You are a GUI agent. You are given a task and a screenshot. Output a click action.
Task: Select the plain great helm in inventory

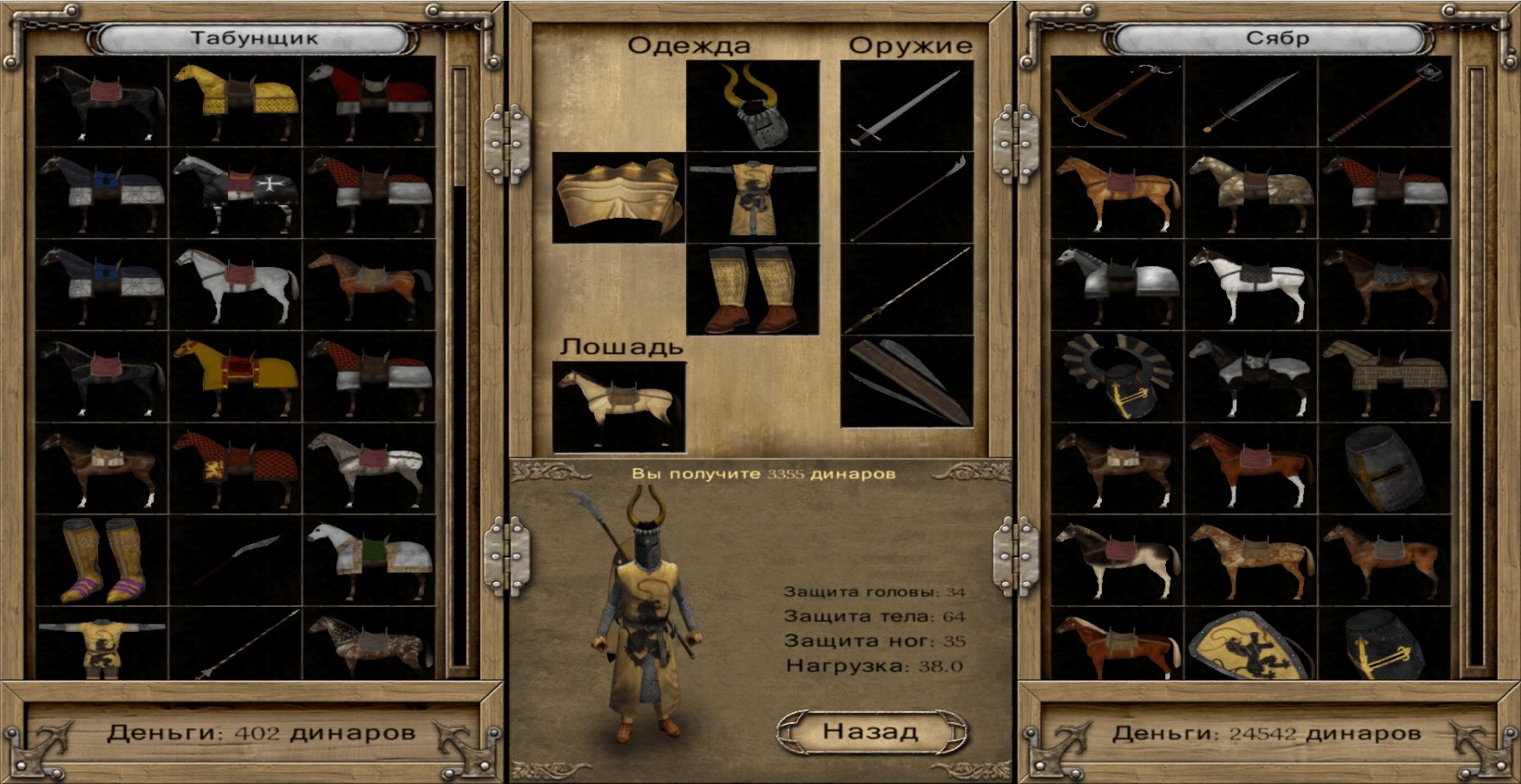click(1385, 468)
